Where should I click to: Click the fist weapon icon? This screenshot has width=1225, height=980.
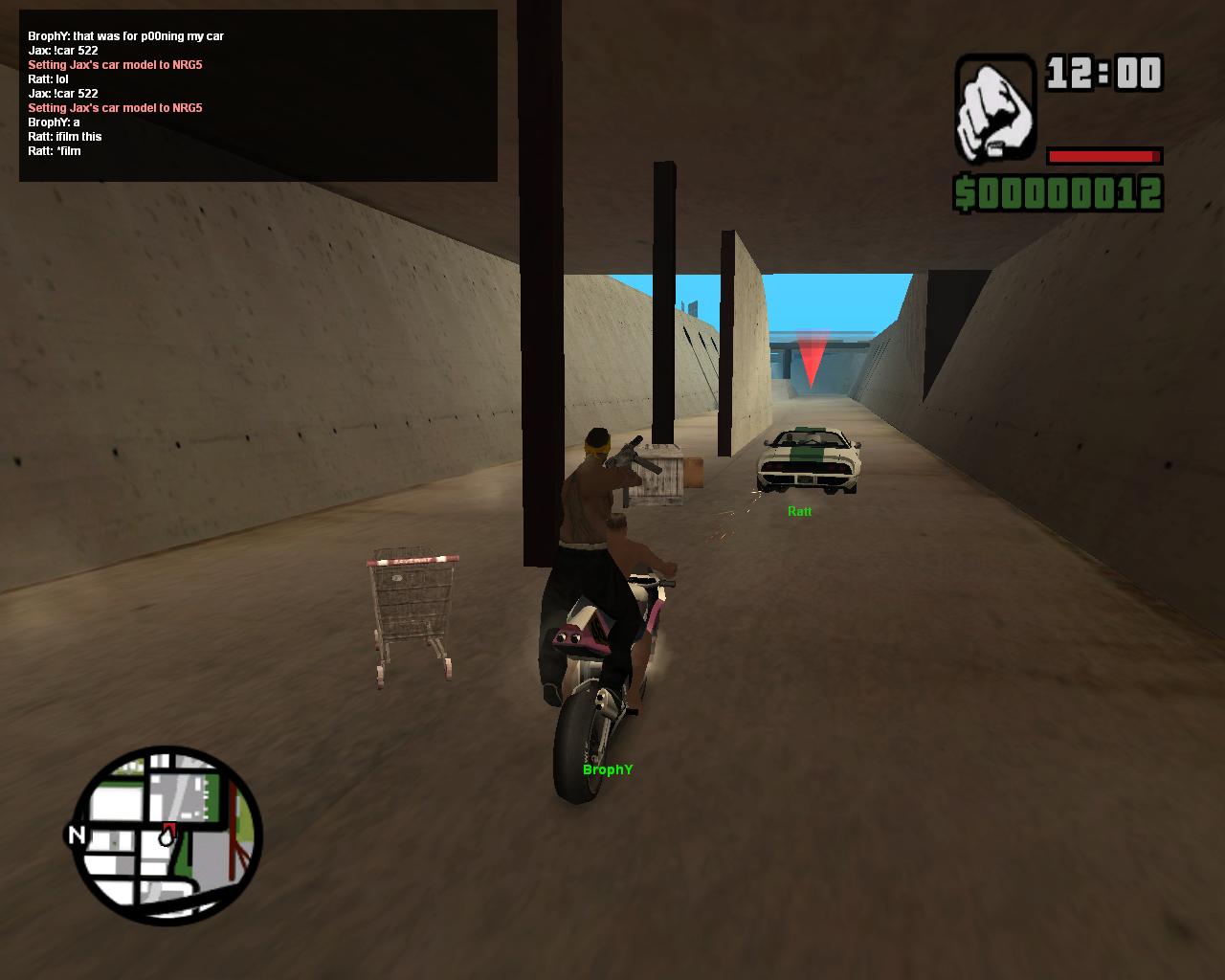coord(995,108)
